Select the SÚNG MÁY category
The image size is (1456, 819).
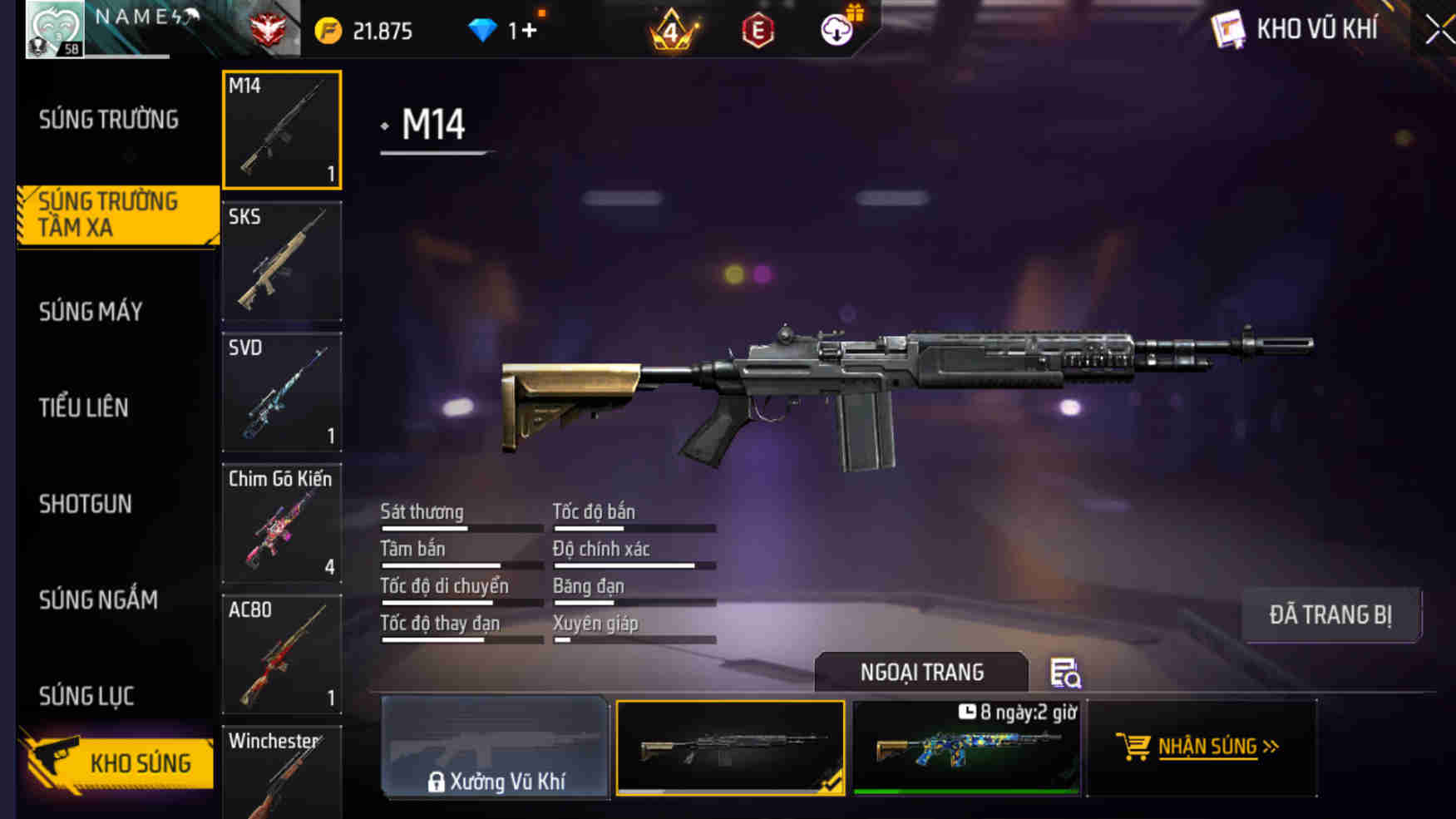[x=88, y=312]
